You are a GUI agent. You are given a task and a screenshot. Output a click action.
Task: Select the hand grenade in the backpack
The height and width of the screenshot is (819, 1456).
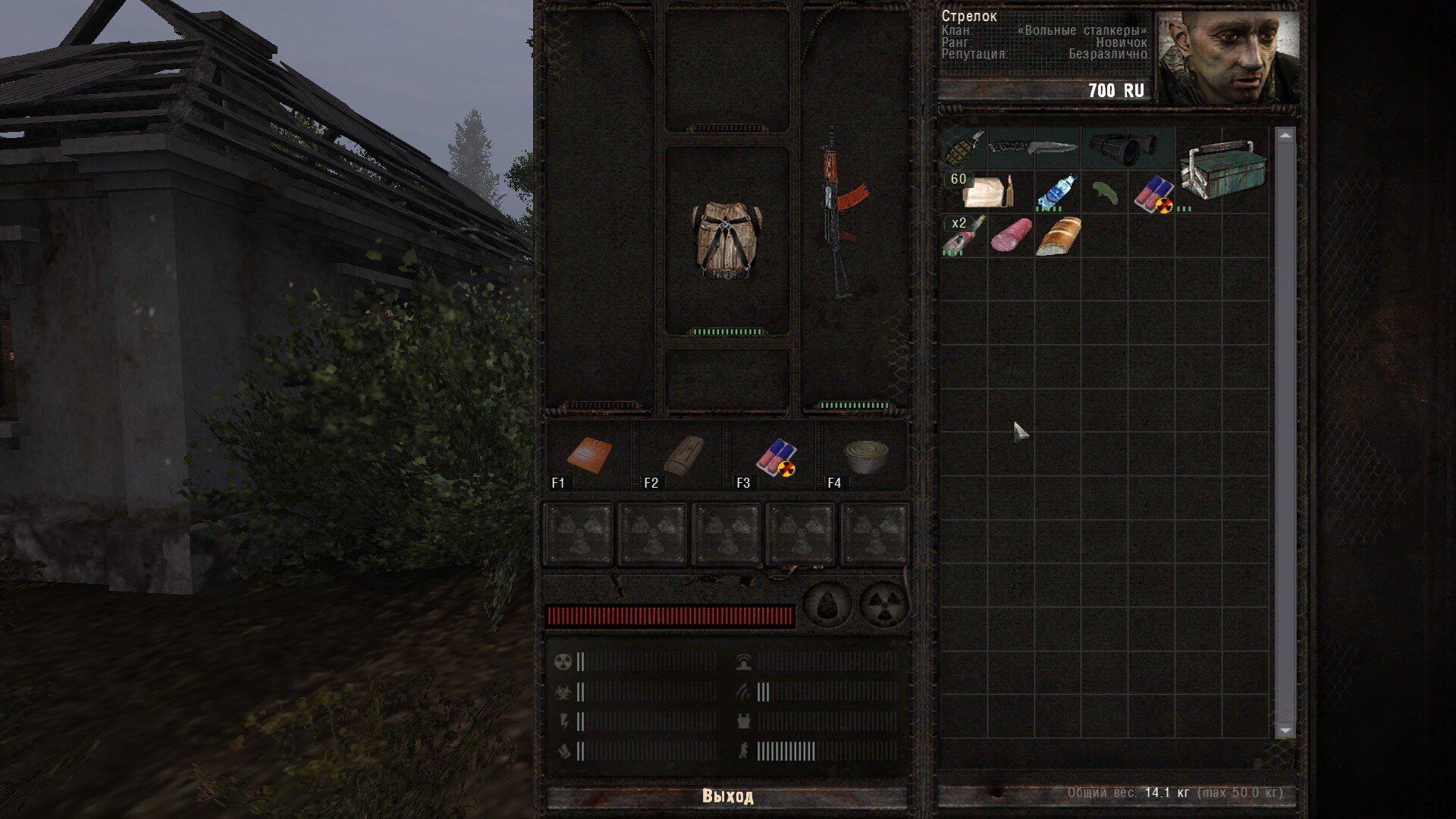964,148
